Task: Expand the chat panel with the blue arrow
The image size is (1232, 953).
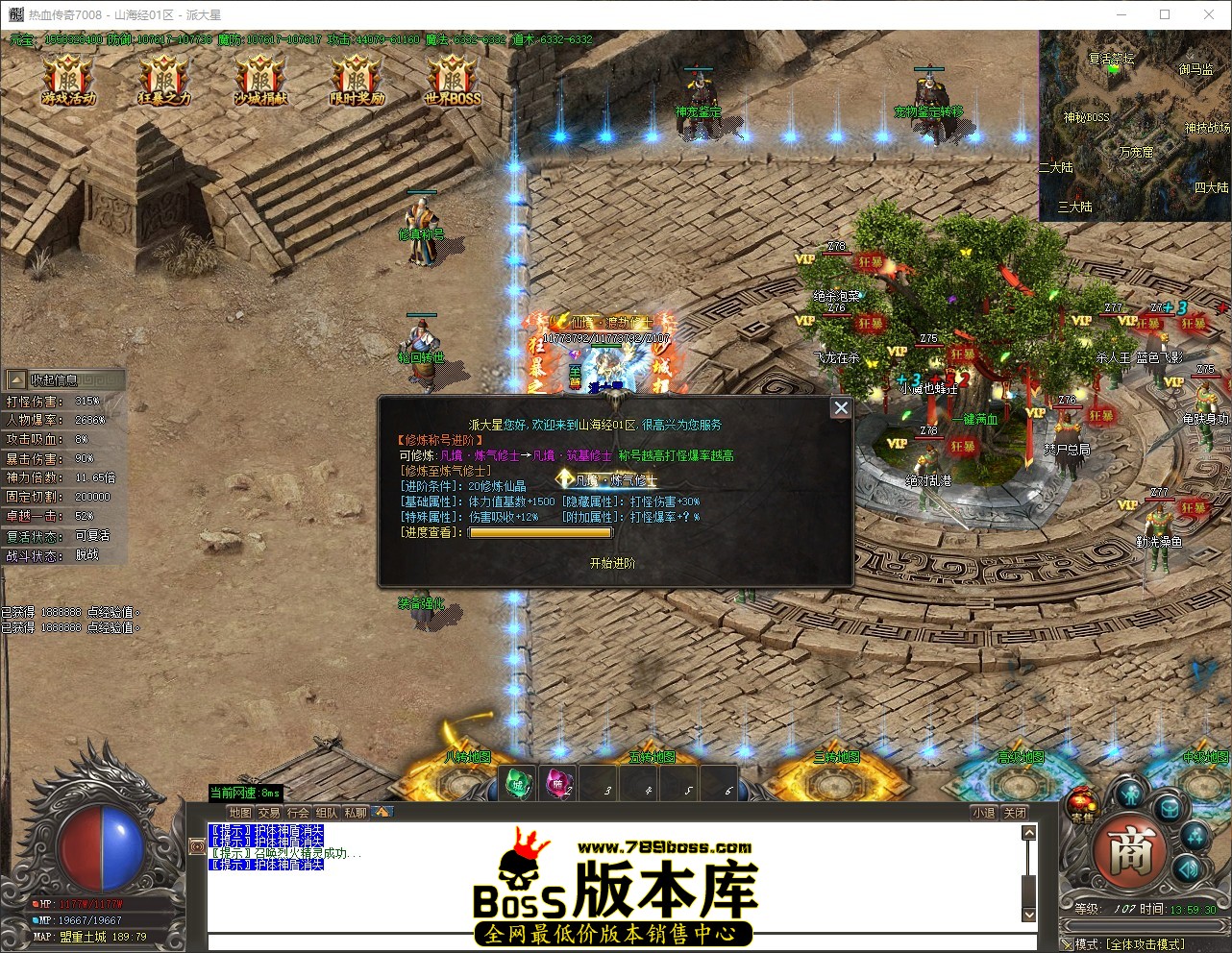Action: point(383,812)
